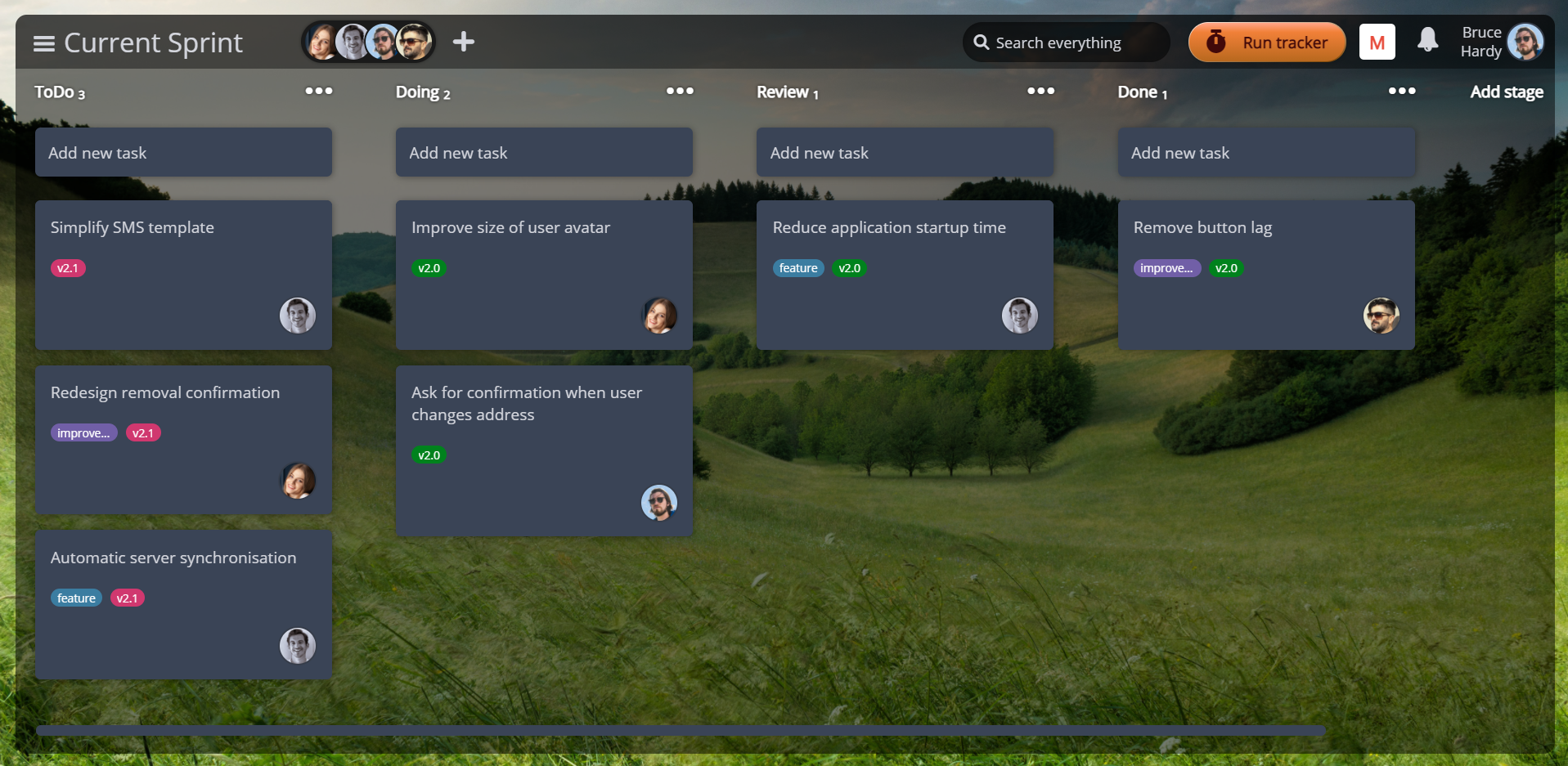
Task: Open the Done column options menu
Action: pos(1402,91)
